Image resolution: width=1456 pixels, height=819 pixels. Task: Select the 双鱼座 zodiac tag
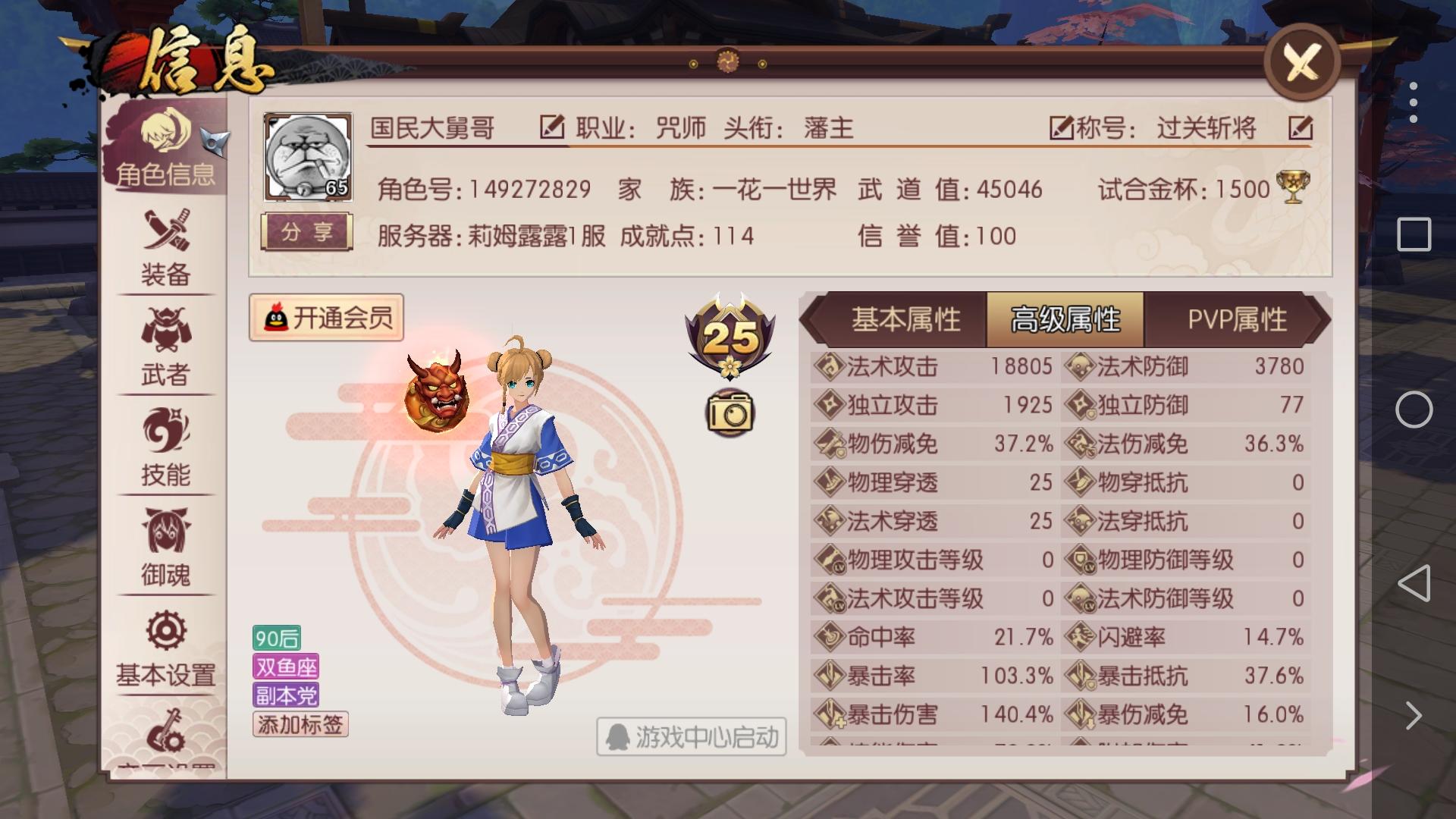(287, 664)
